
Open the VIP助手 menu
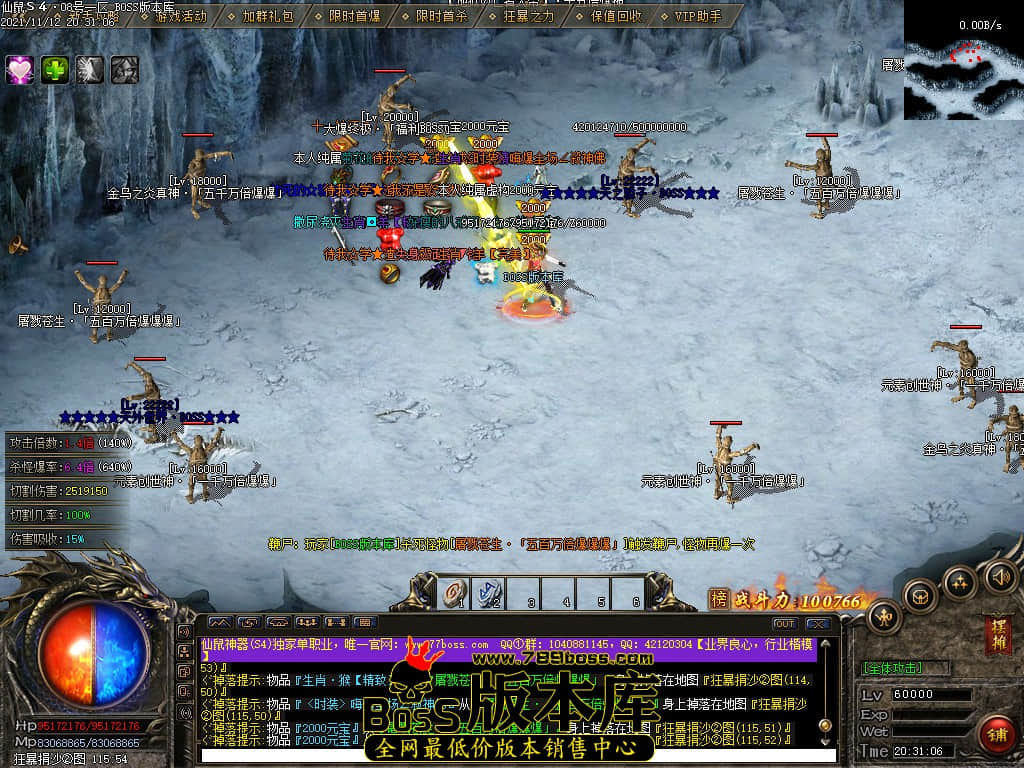pyautogui.click(x=697, y=16)
